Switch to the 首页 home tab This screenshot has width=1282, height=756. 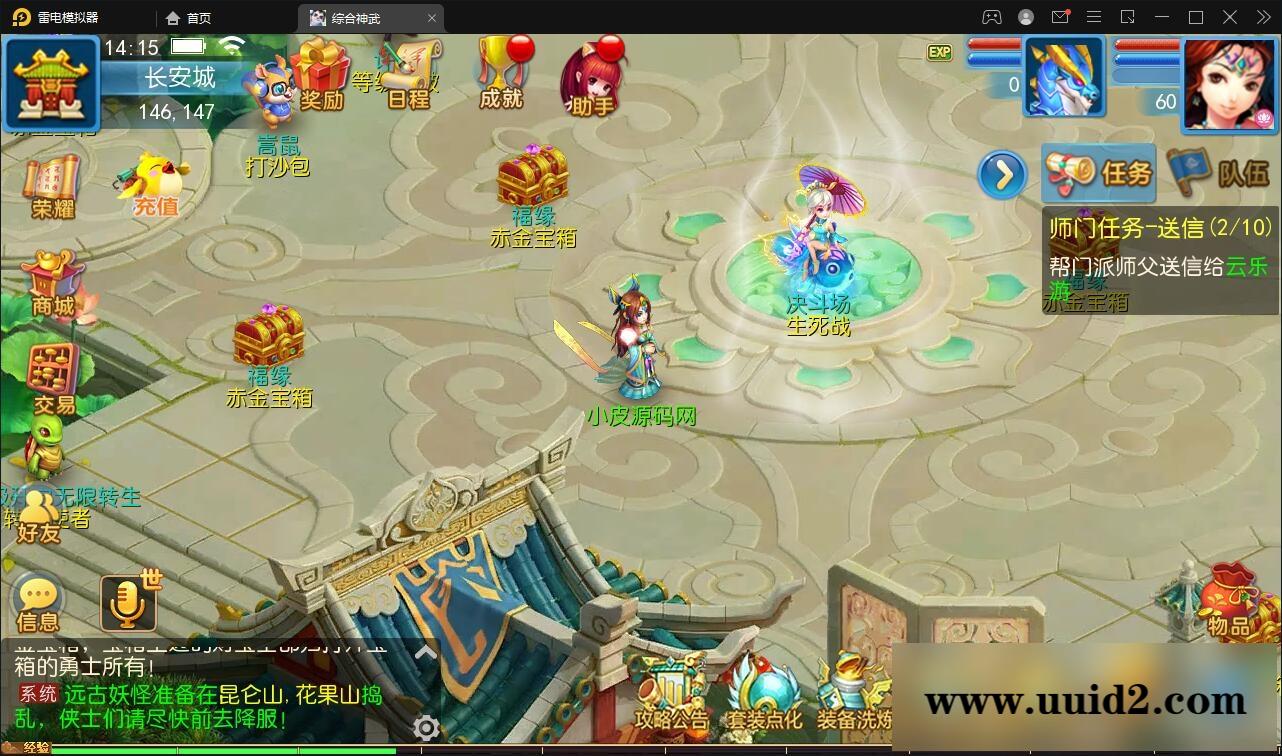click(186, 17)
